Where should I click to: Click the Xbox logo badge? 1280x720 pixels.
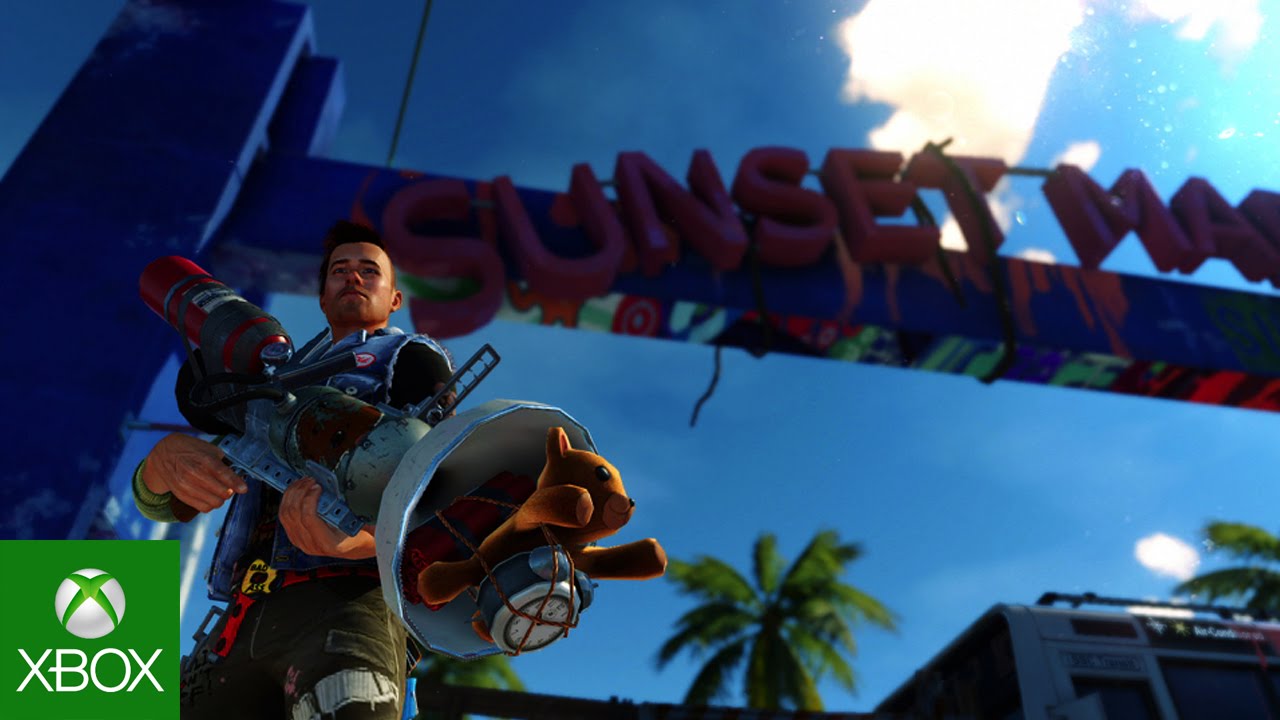[90, 630]
